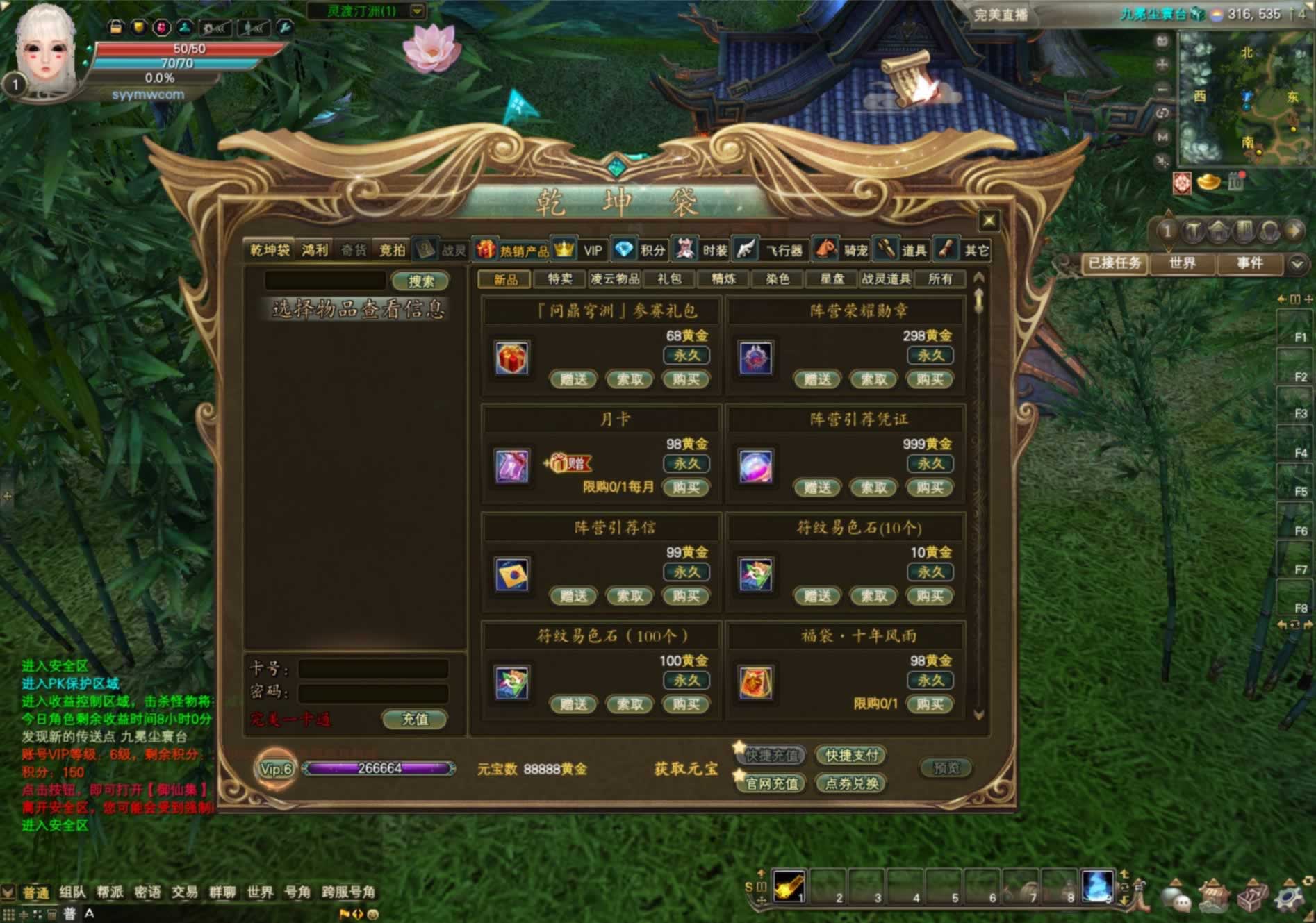This screenshot has height=923, width=1316.
Task: Close the 乾坤袋 shop window
Action: pos(989,221)
